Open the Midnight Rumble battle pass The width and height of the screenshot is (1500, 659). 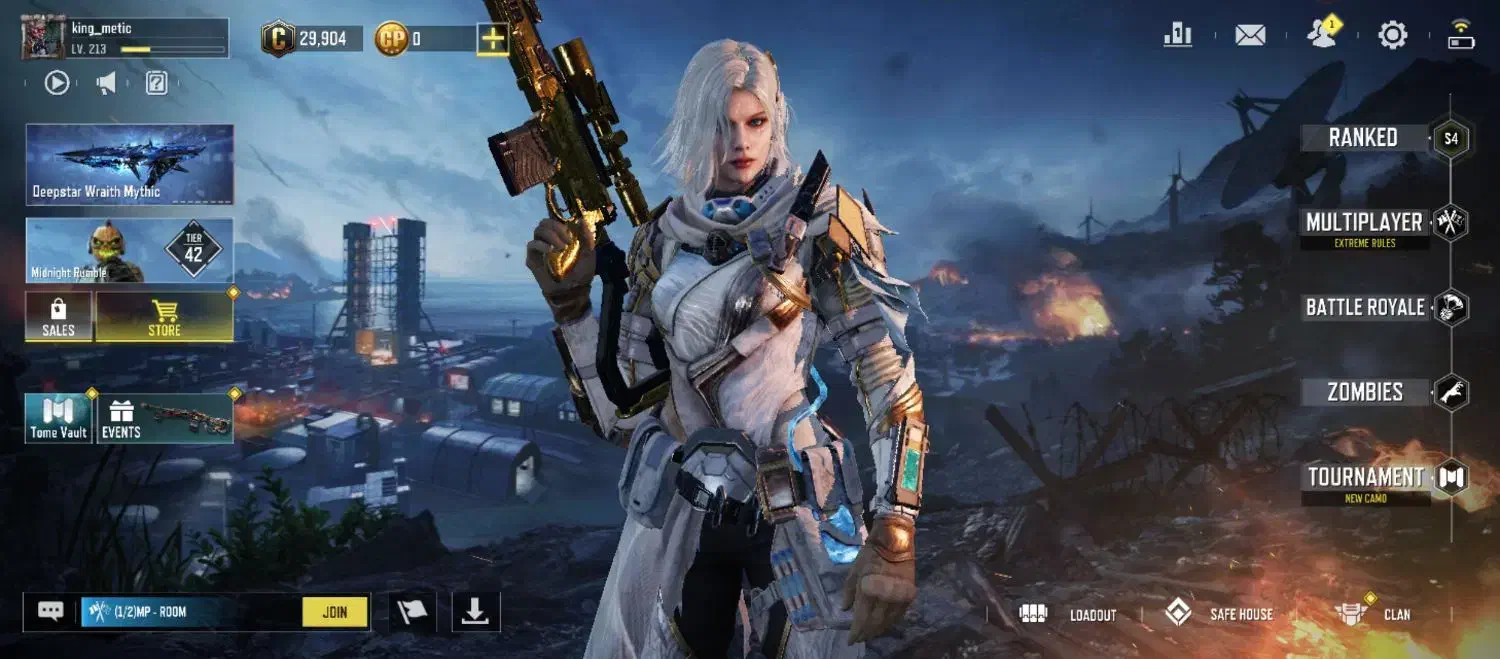[x=129, y=250]
